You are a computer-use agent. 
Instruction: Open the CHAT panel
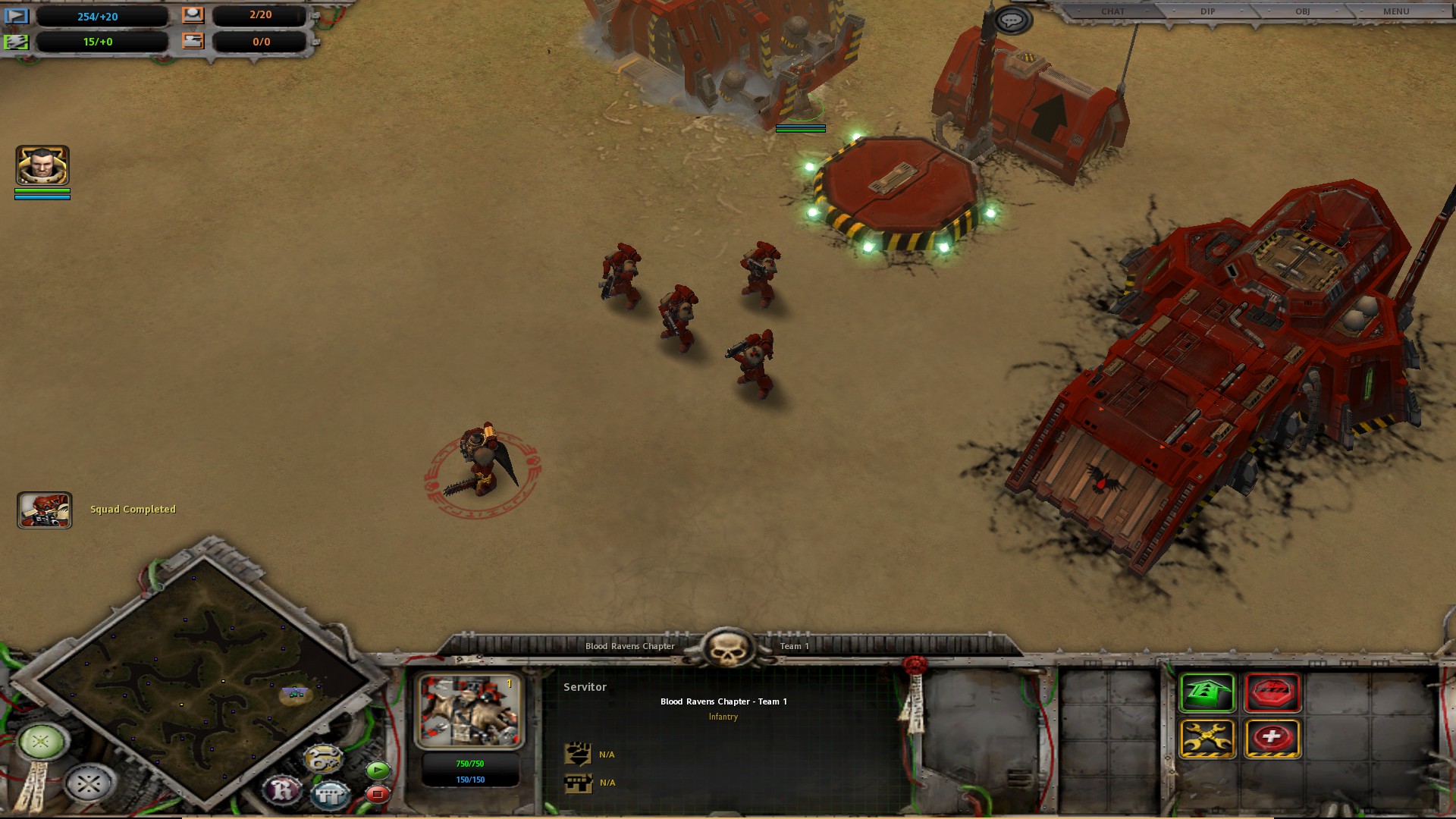[x=1112, y=11]
